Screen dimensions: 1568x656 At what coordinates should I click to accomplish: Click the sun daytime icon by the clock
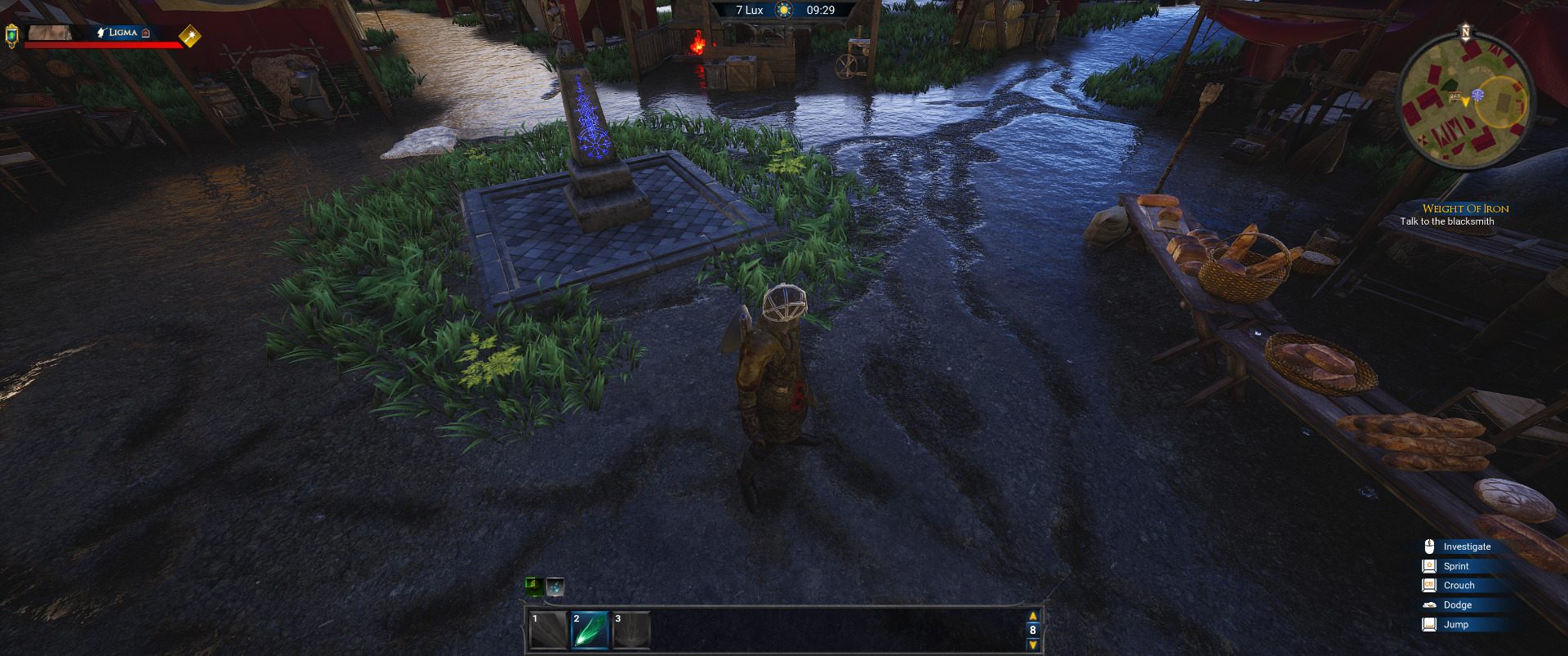(784, 11)
